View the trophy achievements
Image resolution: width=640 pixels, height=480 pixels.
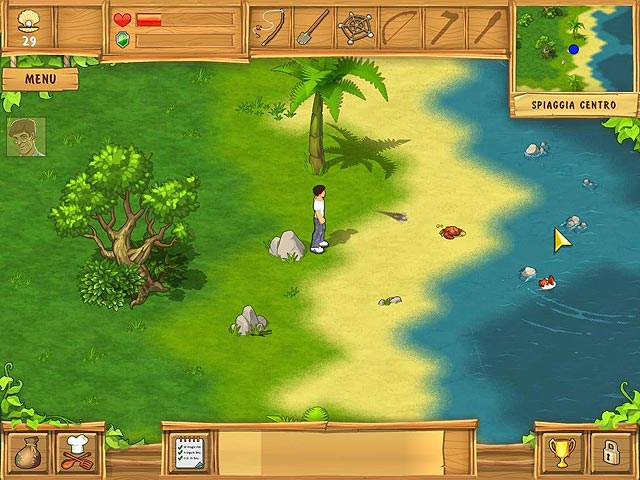click(560, 452)
